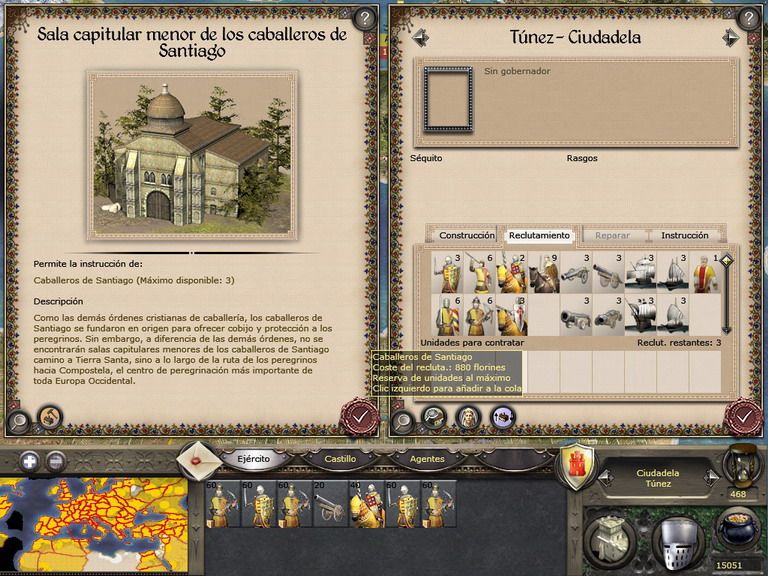Open the Agentes tab

[427, 459]
